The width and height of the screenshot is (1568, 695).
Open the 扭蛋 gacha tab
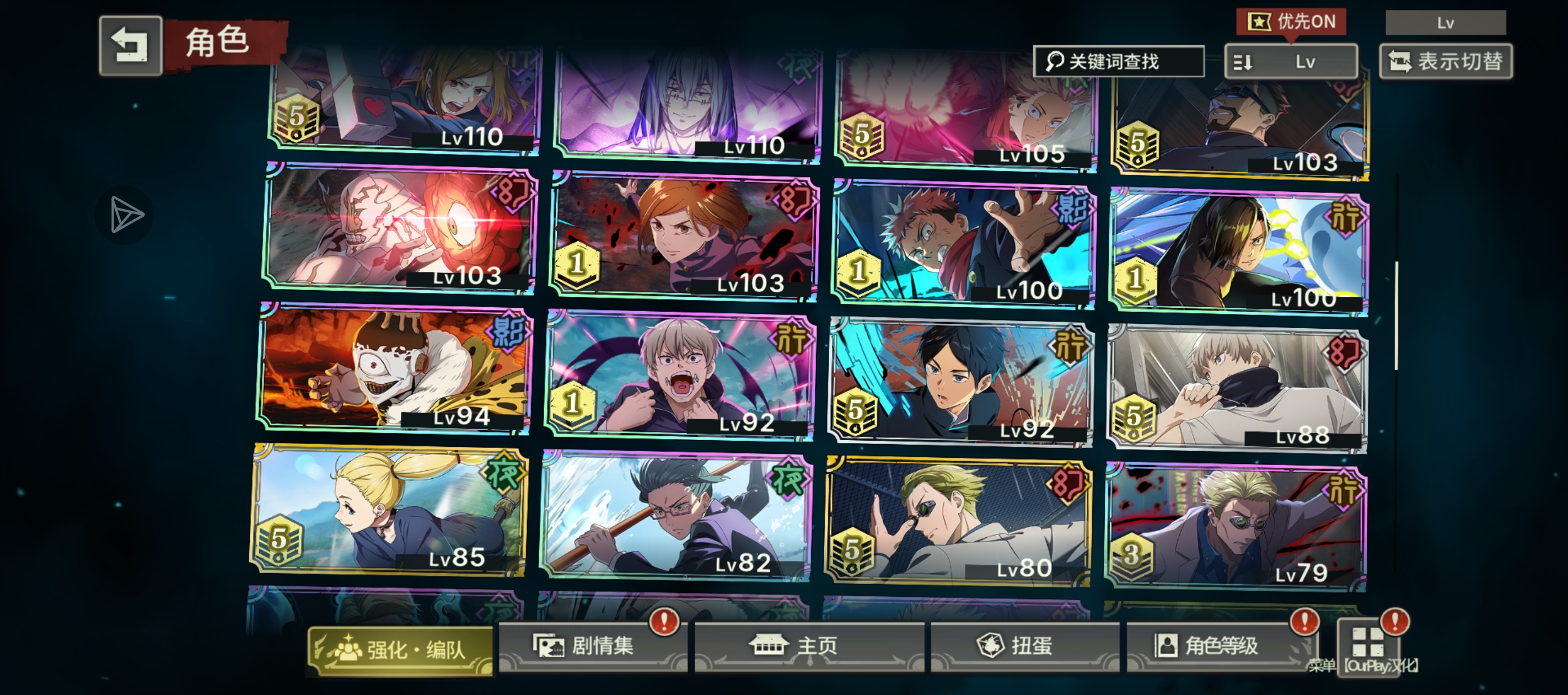[1024, 646]
